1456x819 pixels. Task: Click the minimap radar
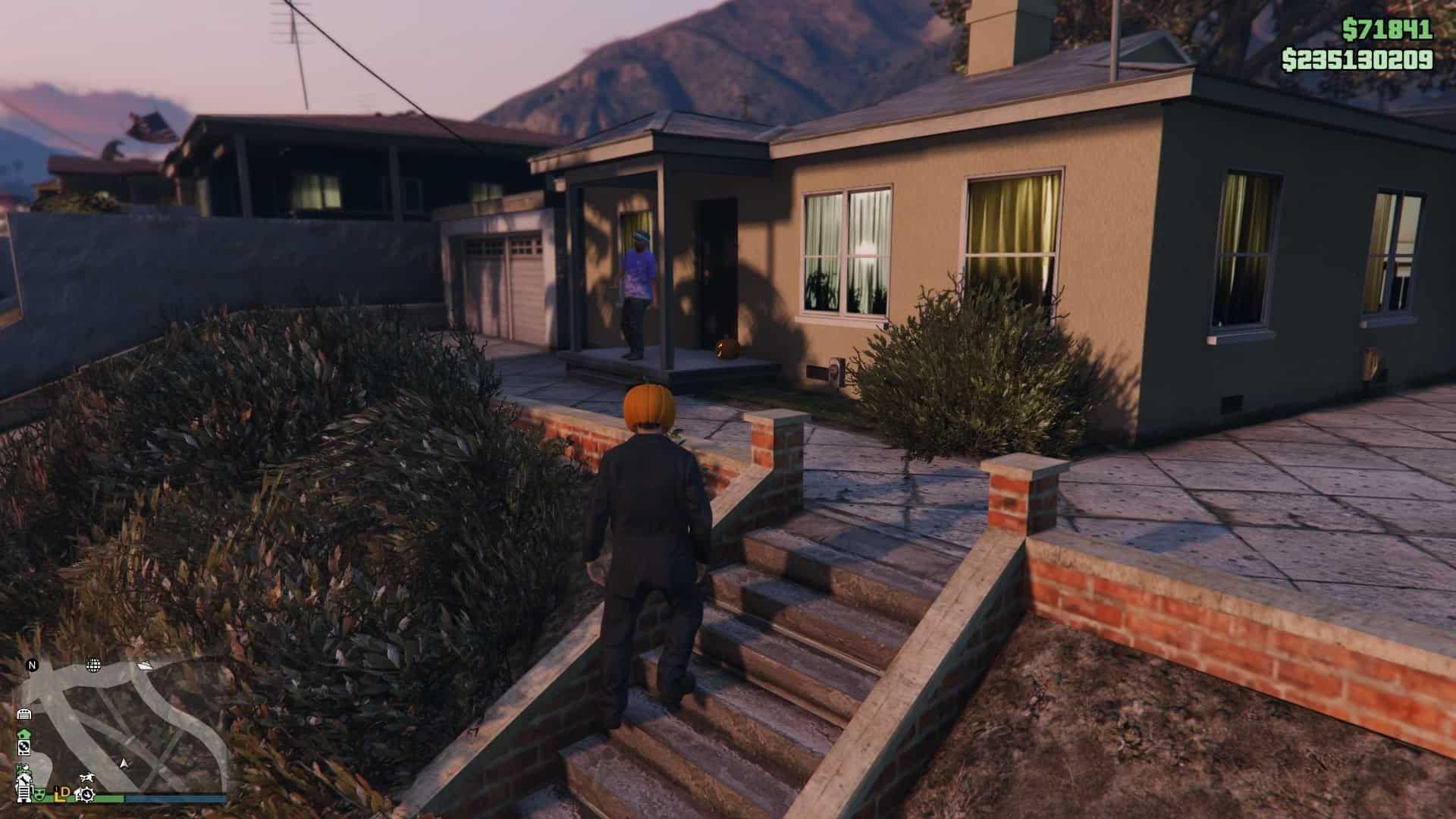point(121,728)
